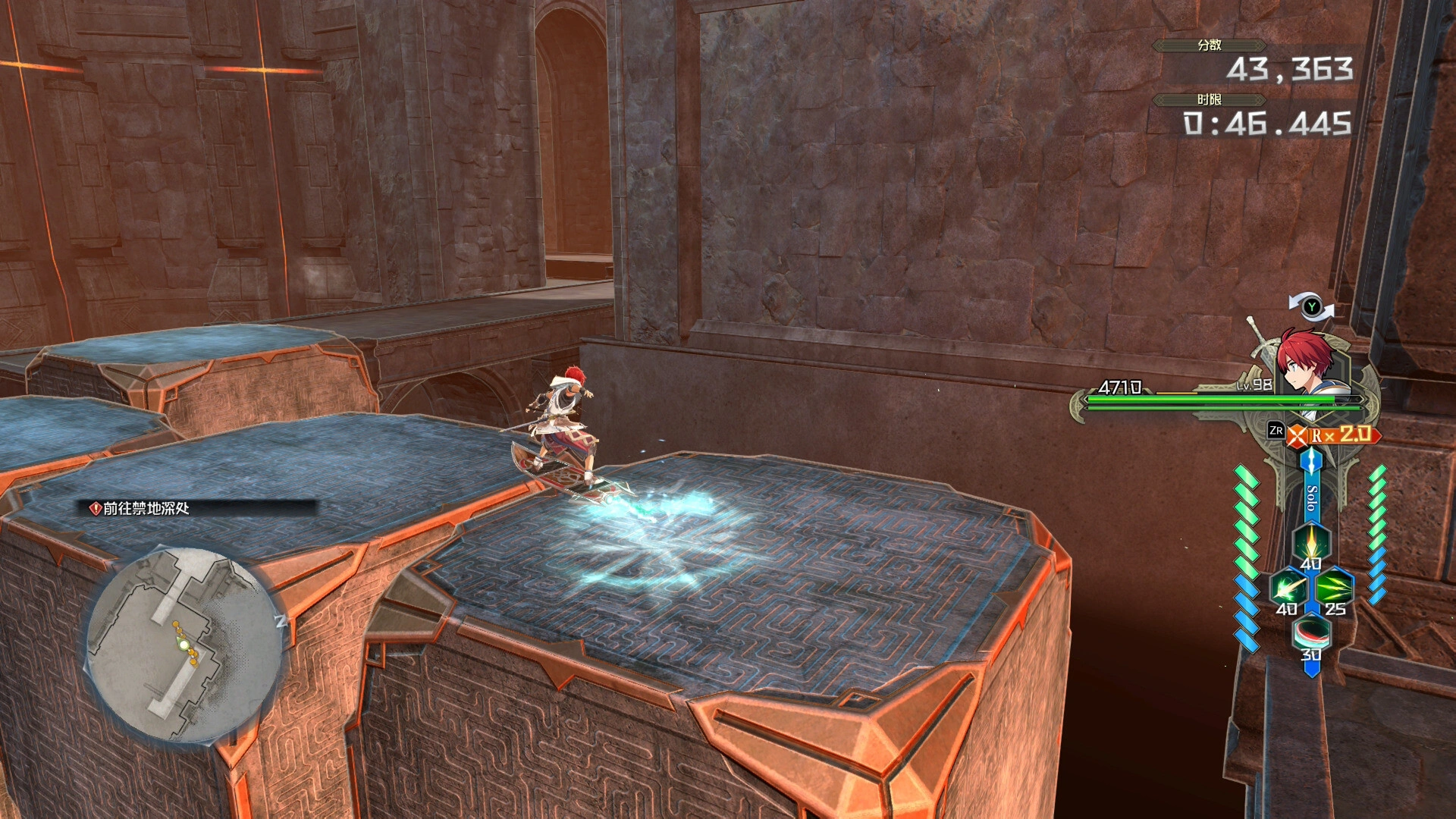Use the left diagonal green slash skill
Viewport: 1456px width, 819px height.
(x=1288, y=588)
